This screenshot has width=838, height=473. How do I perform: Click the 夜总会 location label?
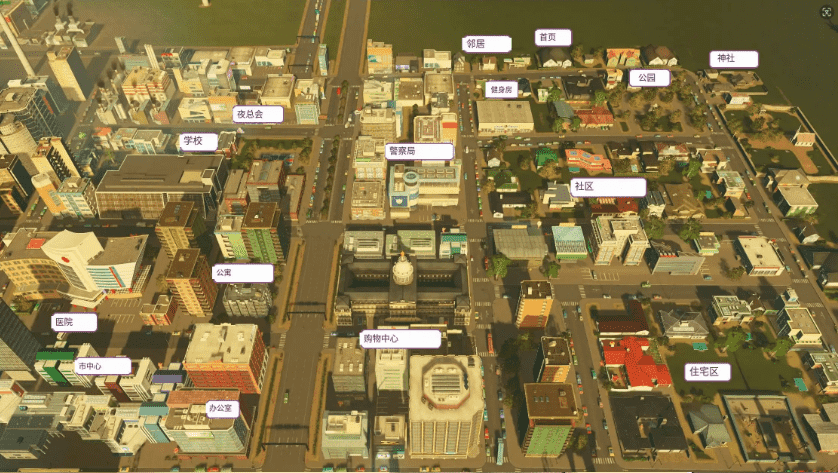257,114
